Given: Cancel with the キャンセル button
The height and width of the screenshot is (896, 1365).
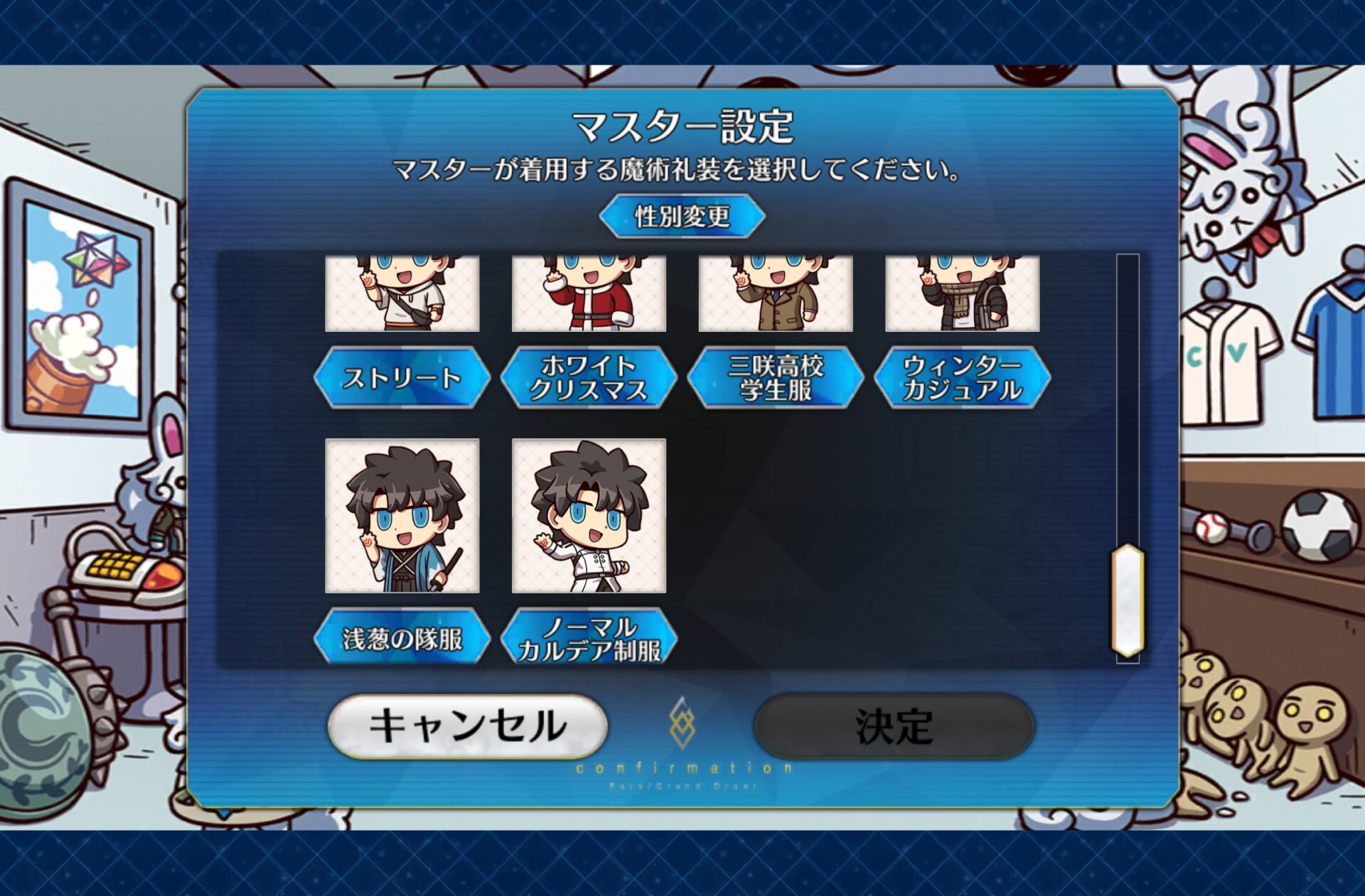Looking at the screenshot, I should 467,725.
